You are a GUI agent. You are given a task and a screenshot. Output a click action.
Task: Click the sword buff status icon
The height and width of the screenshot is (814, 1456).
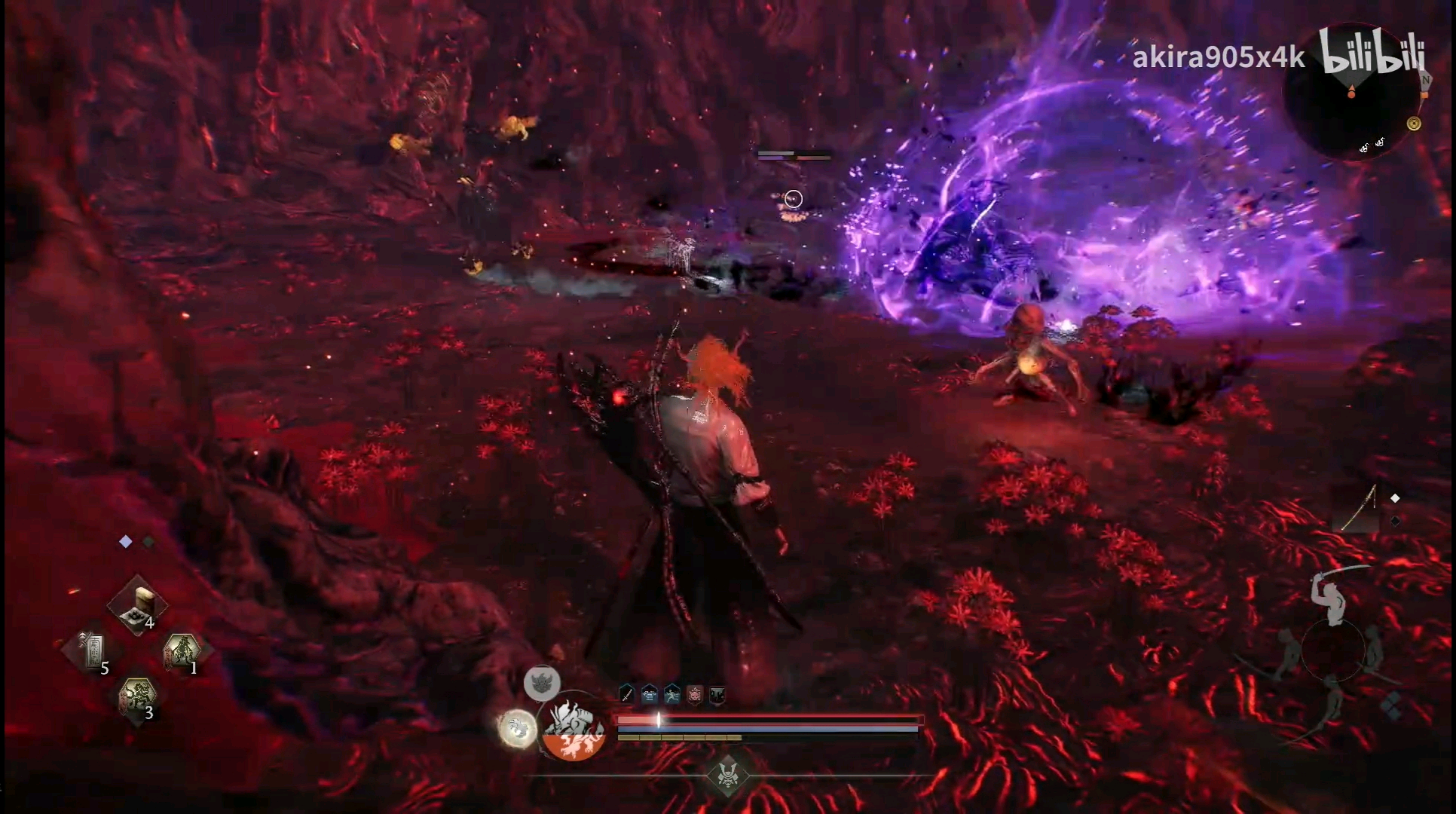pyautogui.click(x=627, y=694)
